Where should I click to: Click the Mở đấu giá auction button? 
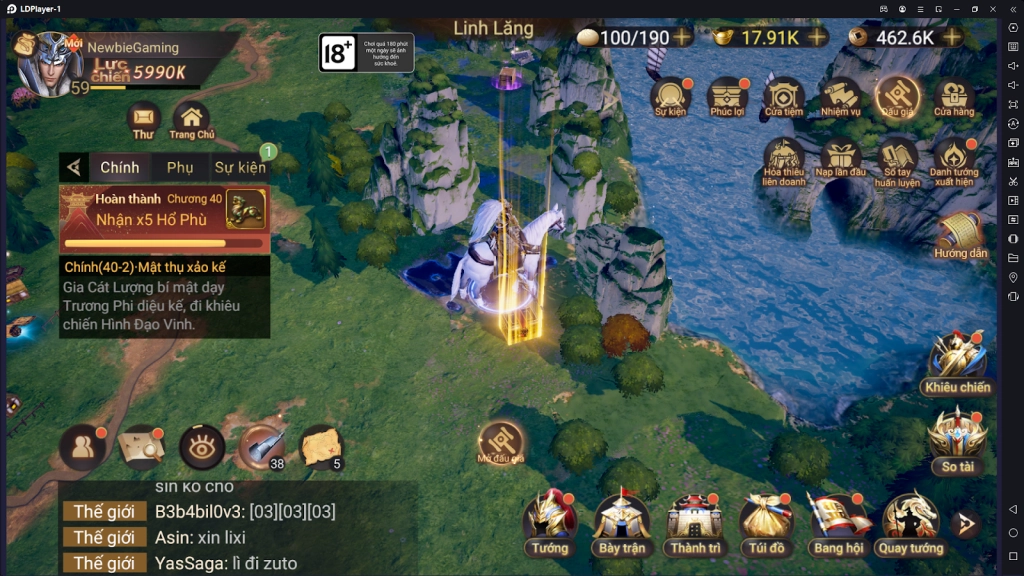coord(501,441)
